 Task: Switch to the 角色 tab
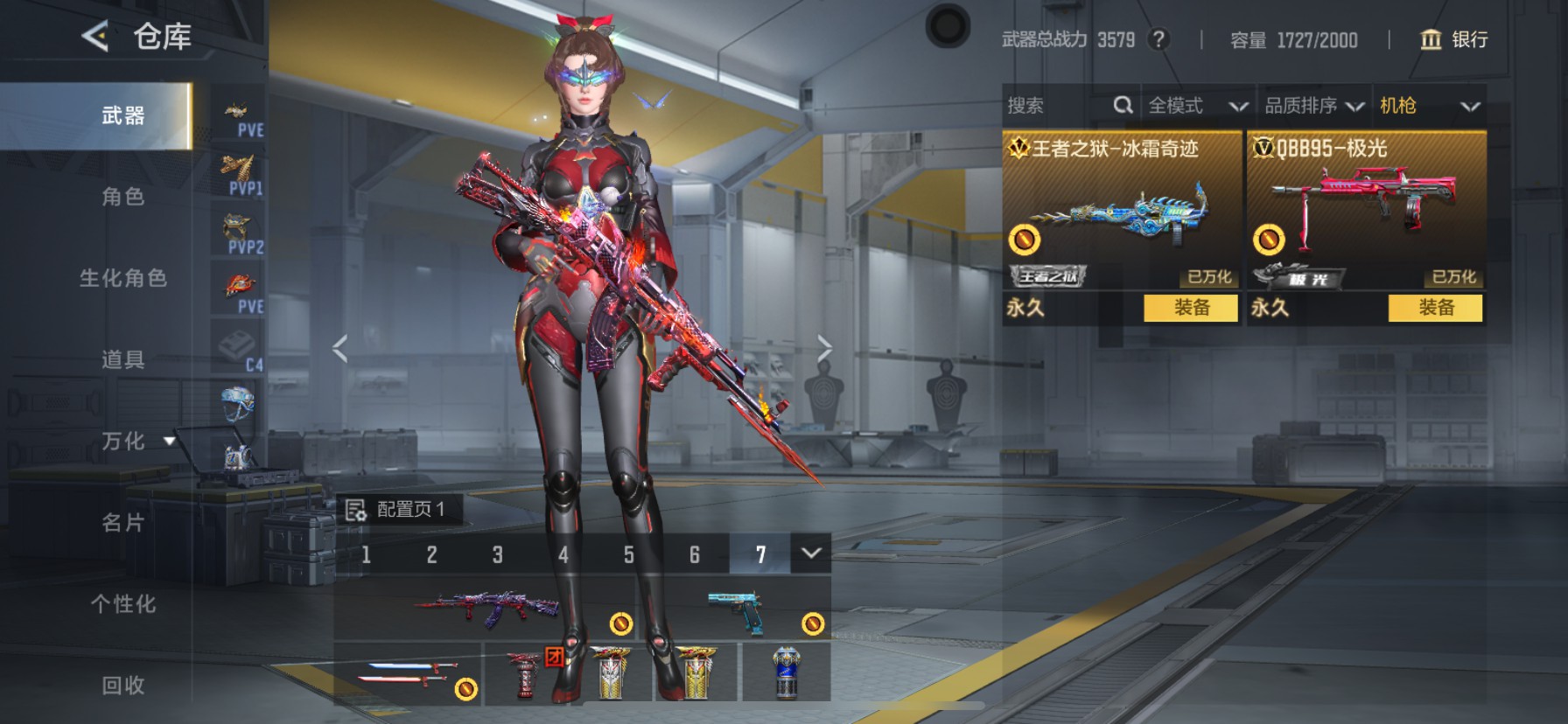122,197
